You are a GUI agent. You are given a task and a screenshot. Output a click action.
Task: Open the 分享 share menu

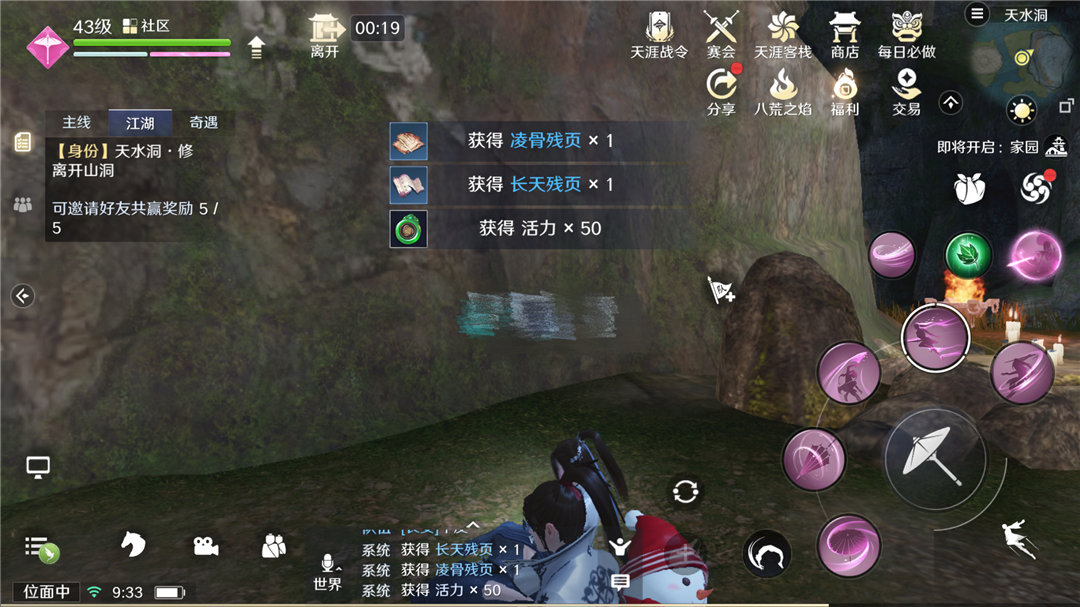[x=720, y=90]
